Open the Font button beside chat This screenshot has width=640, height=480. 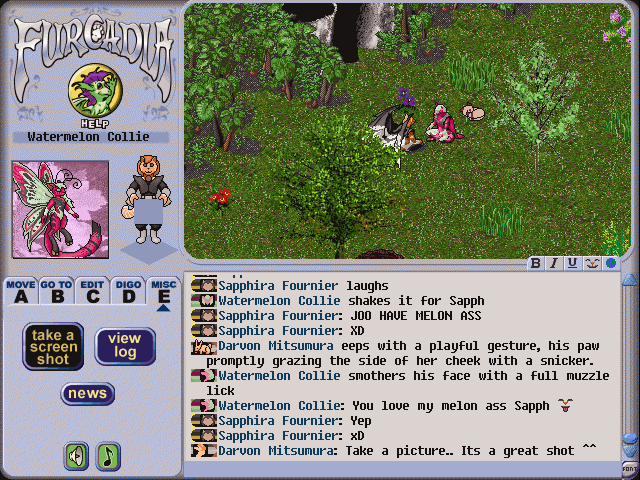(x=630, y=467)
